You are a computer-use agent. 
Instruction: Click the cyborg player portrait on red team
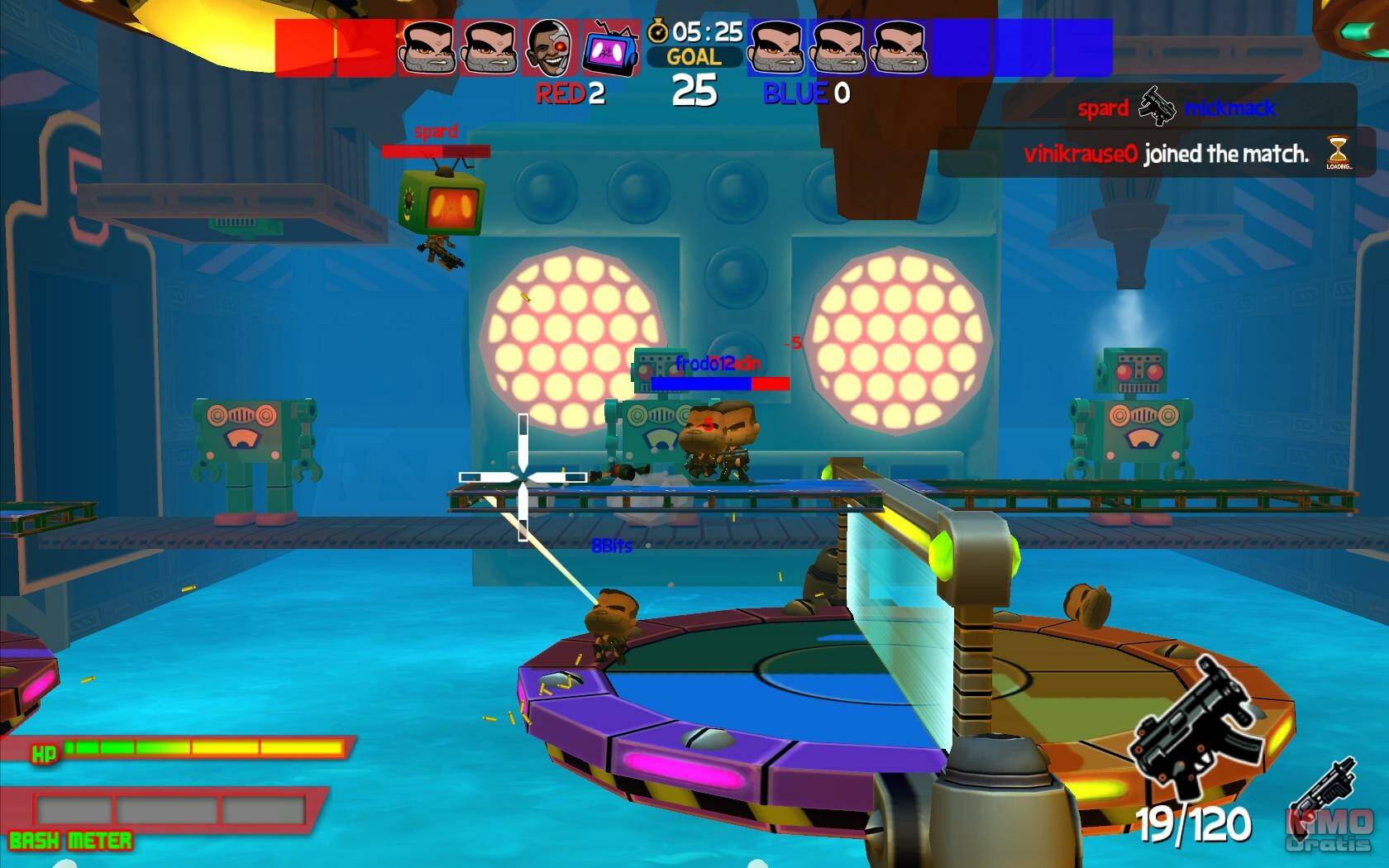click(551, 48)
